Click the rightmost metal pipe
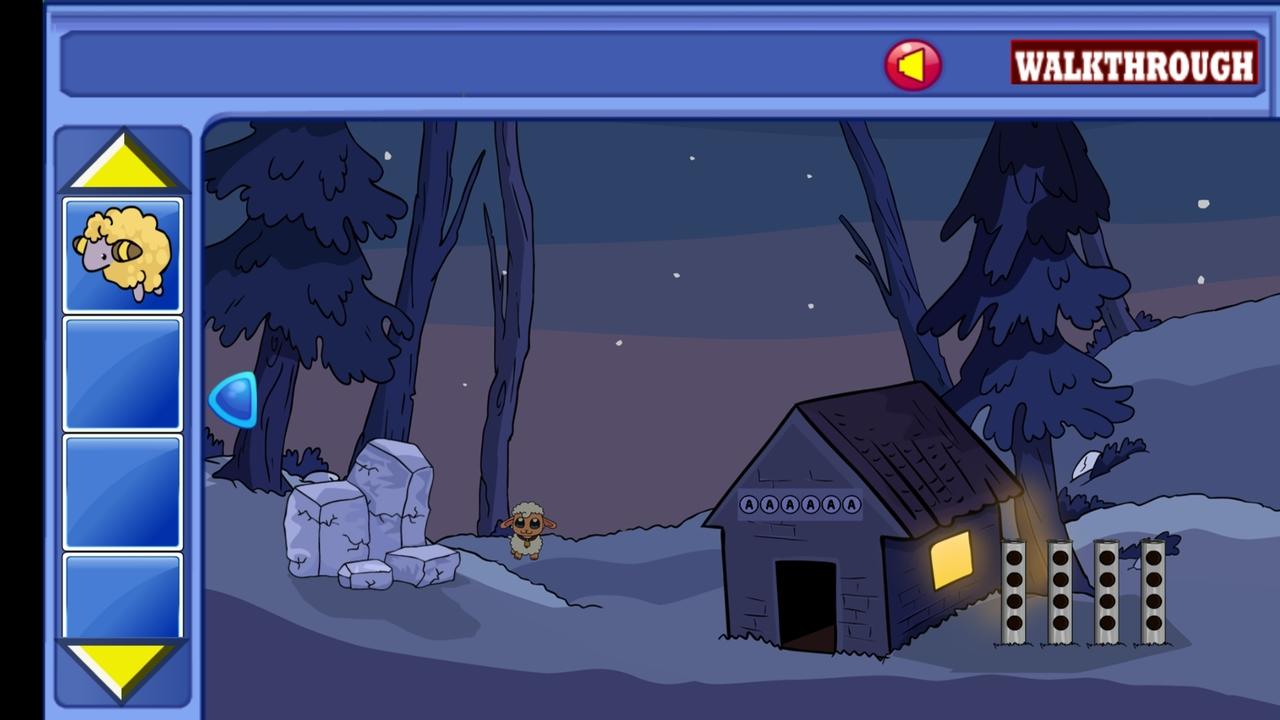 (1152, 590)
